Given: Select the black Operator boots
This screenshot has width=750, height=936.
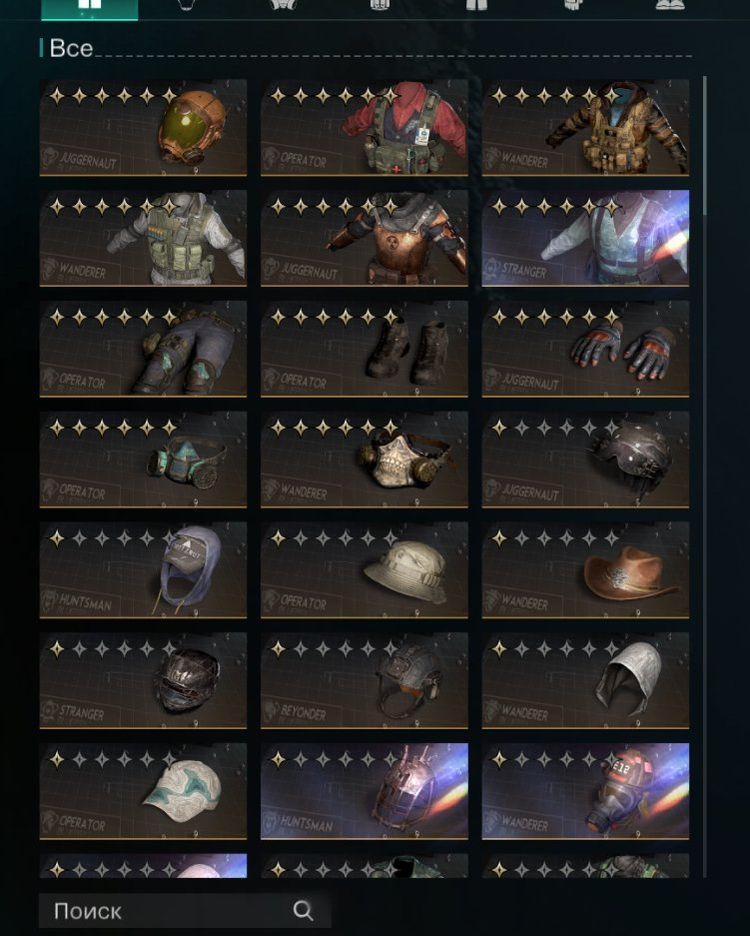Looking at the screenshot, I should (x=364, y=348).
